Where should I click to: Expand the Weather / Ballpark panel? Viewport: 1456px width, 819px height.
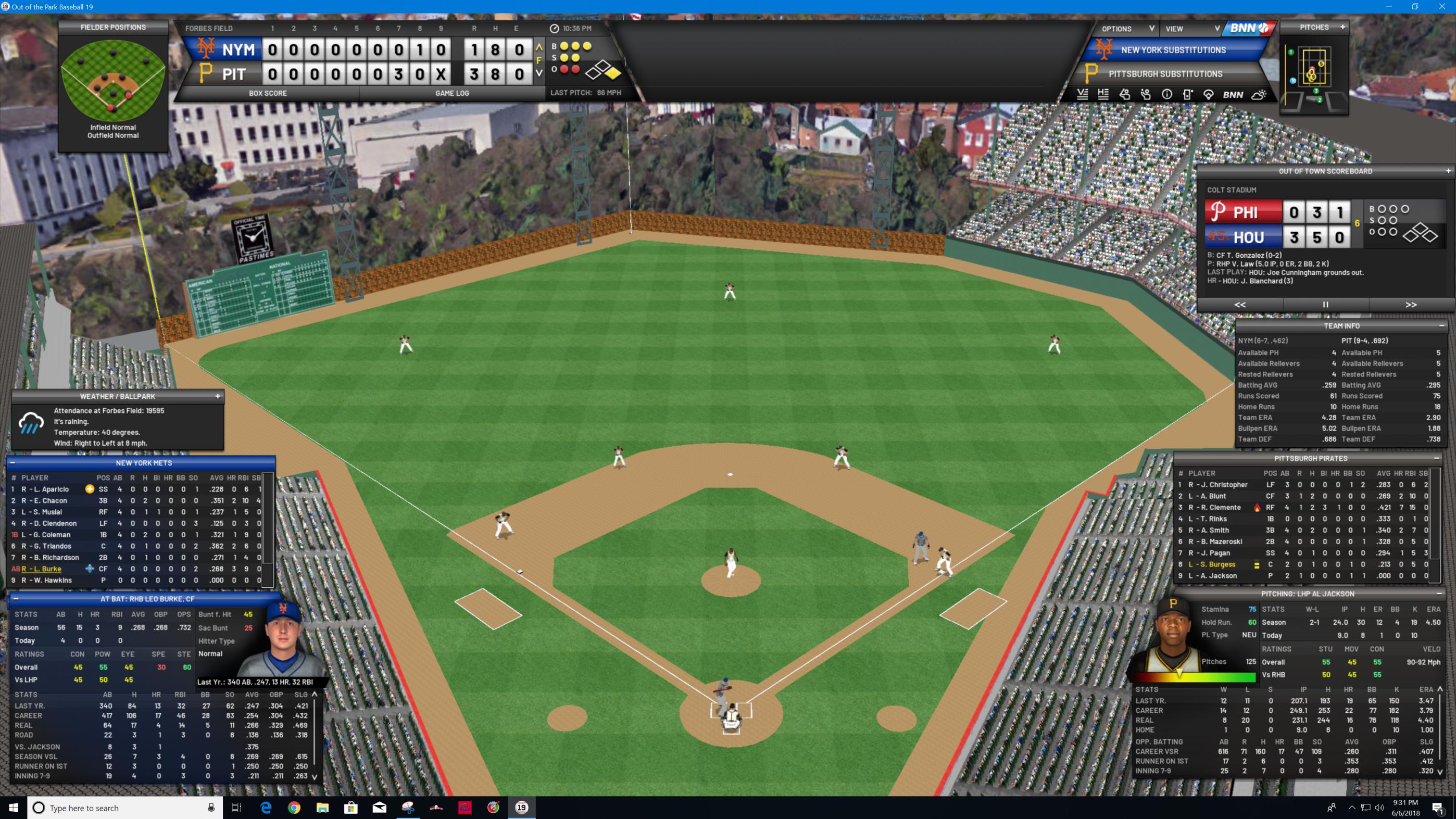pyautogui.click(x=218, y=396)
